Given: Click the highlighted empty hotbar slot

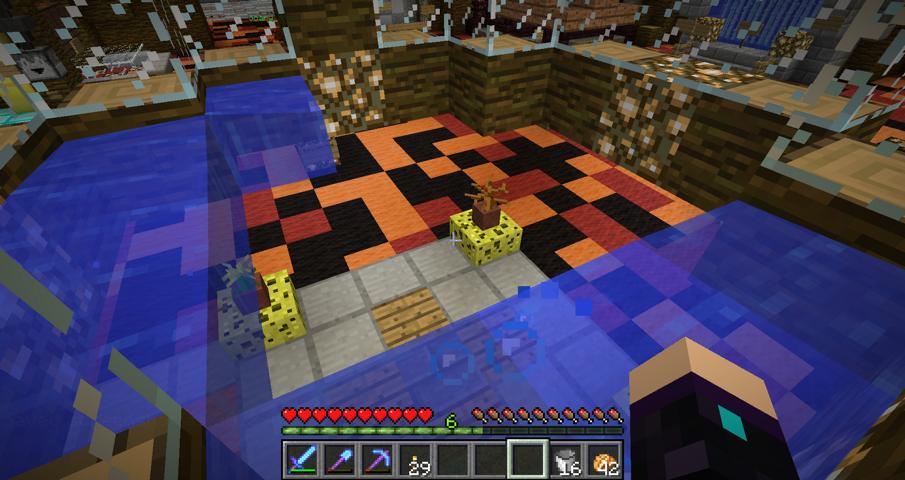Looking at the screenshot, I should (x=526, y=458).
